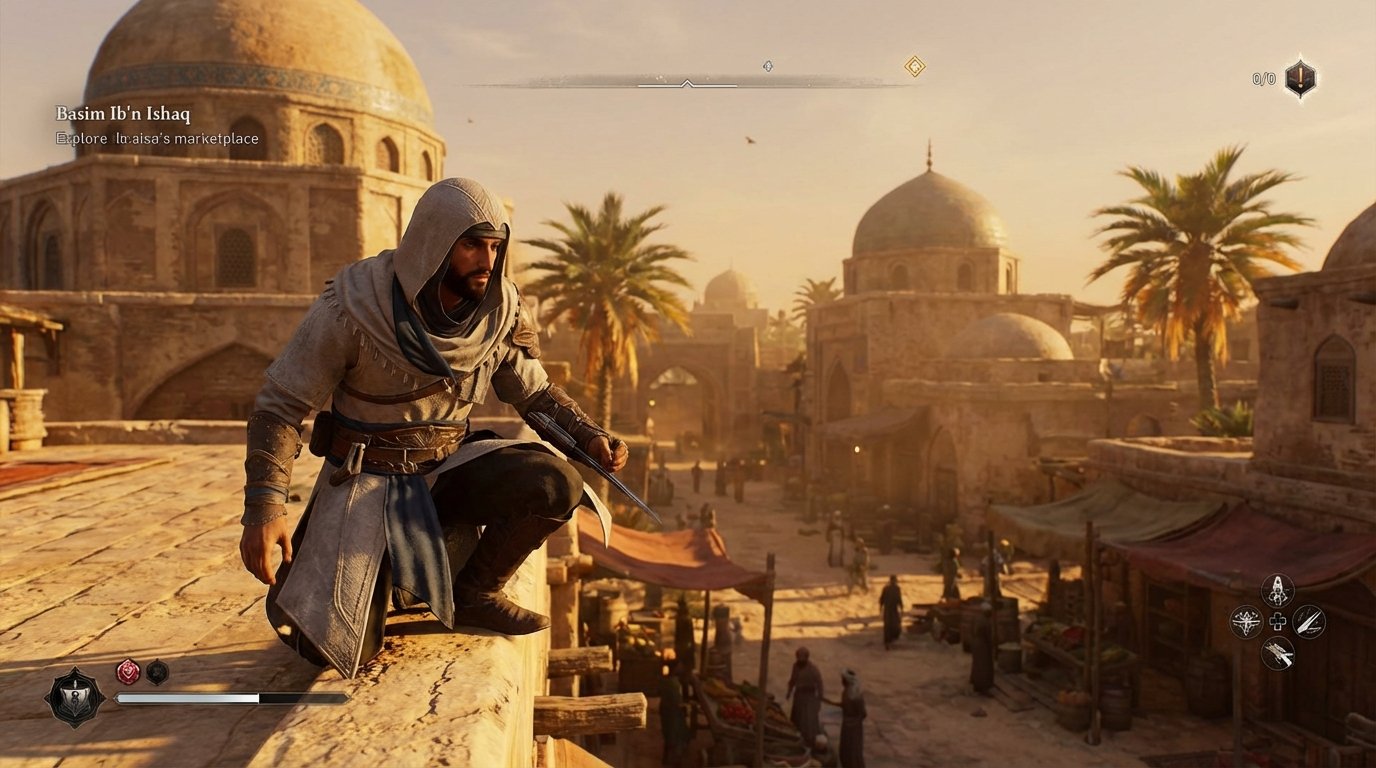
Task: Click the Enkidu eagle ability icon
Action: click(x=1245, y=621)
